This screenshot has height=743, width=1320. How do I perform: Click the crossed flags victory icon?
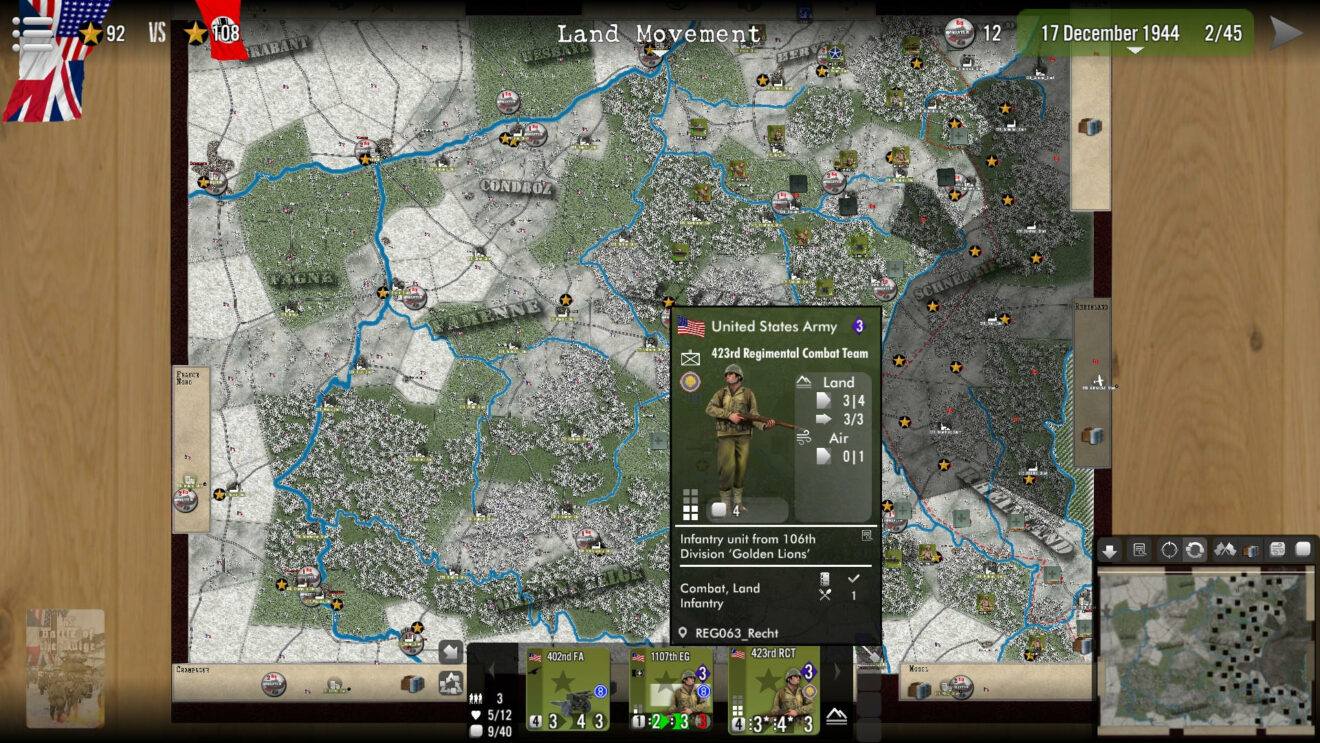pos(1224,551)
